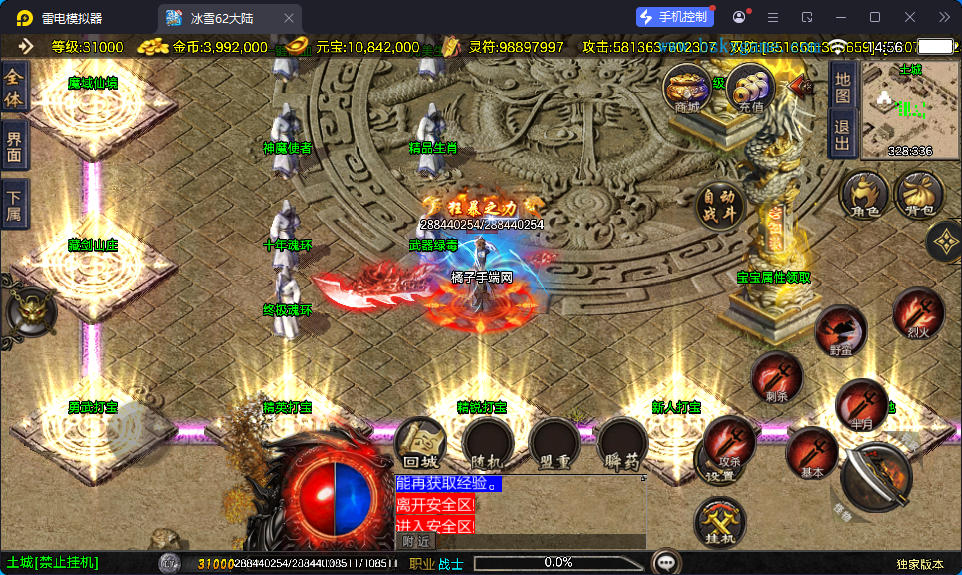Open the 背包 bag
The width and height of the screenshot is (962, 575).
[x=919, y=194]
